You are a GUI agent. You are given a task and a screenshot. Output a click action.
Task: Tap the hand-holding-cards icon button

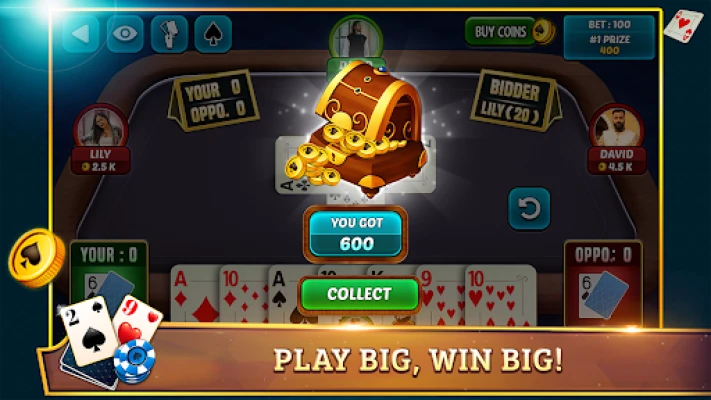pyautogui.click(x=169, y=34)
